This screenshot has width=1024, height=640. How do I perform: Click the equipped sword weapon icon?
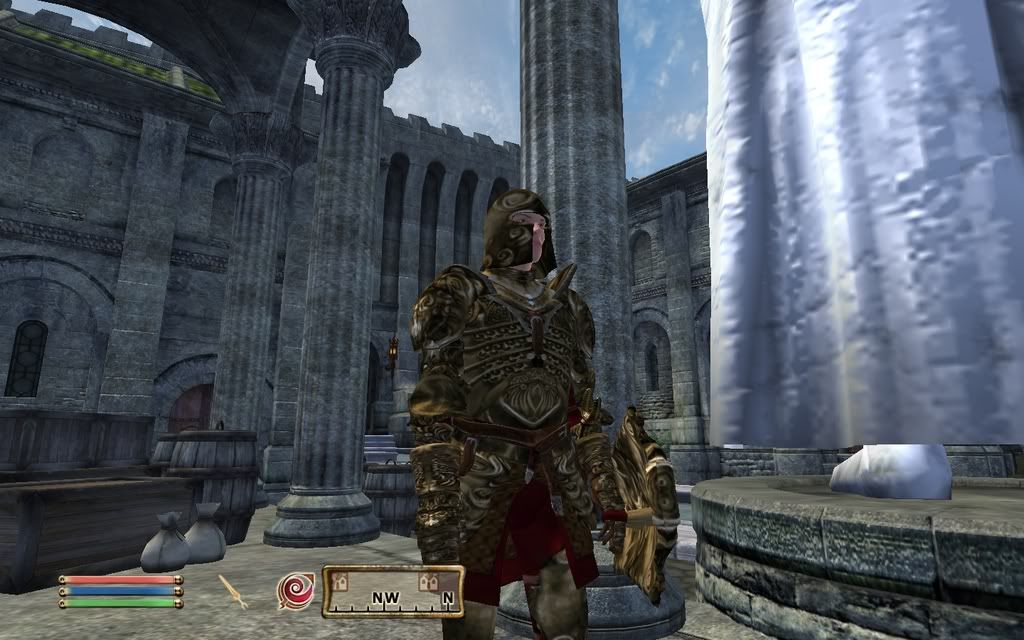(x=234, y=591)
